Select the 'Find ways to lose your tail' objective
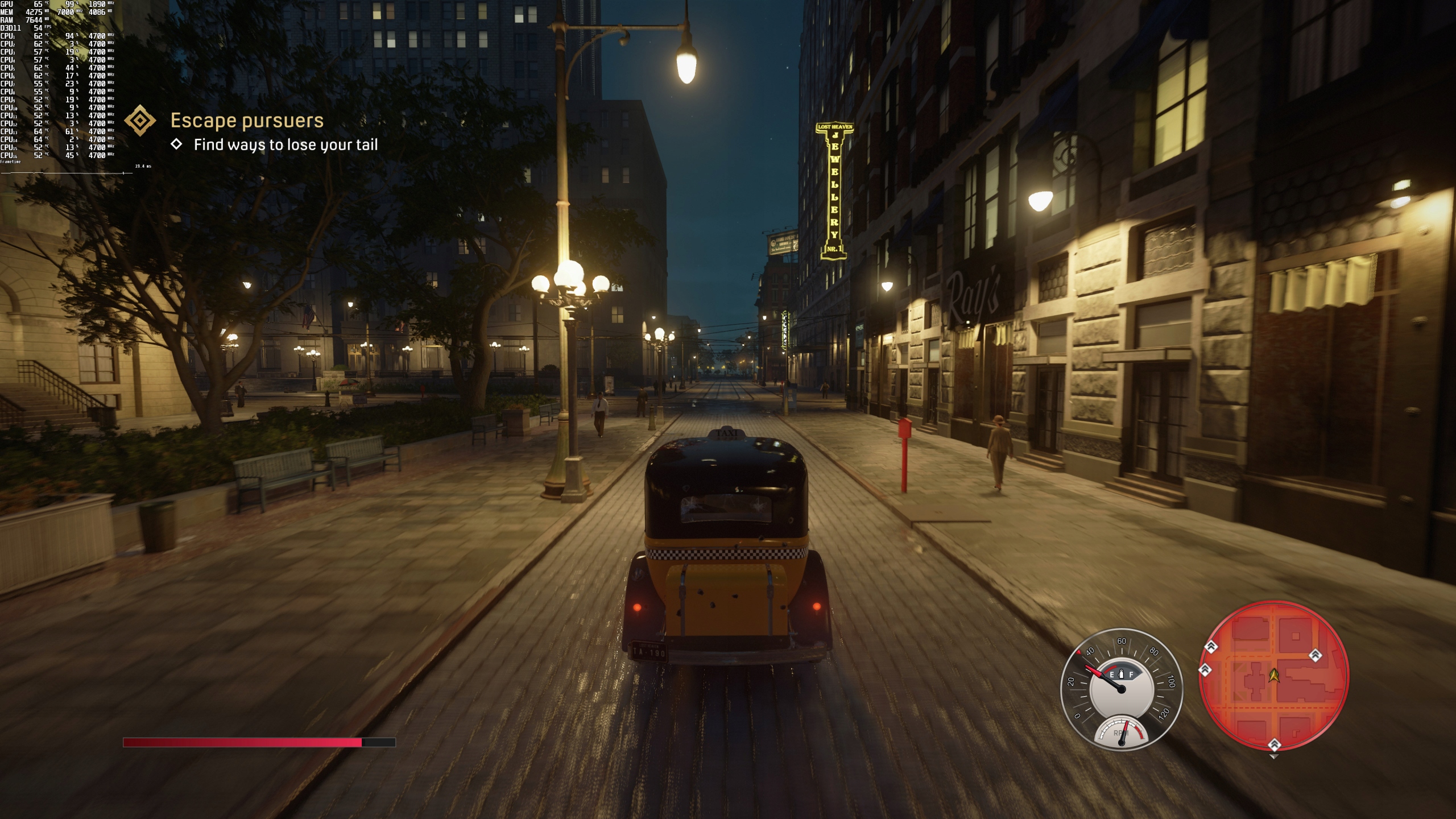The width and height of the screenshot is (1456, 819). [x=286, y=145]
